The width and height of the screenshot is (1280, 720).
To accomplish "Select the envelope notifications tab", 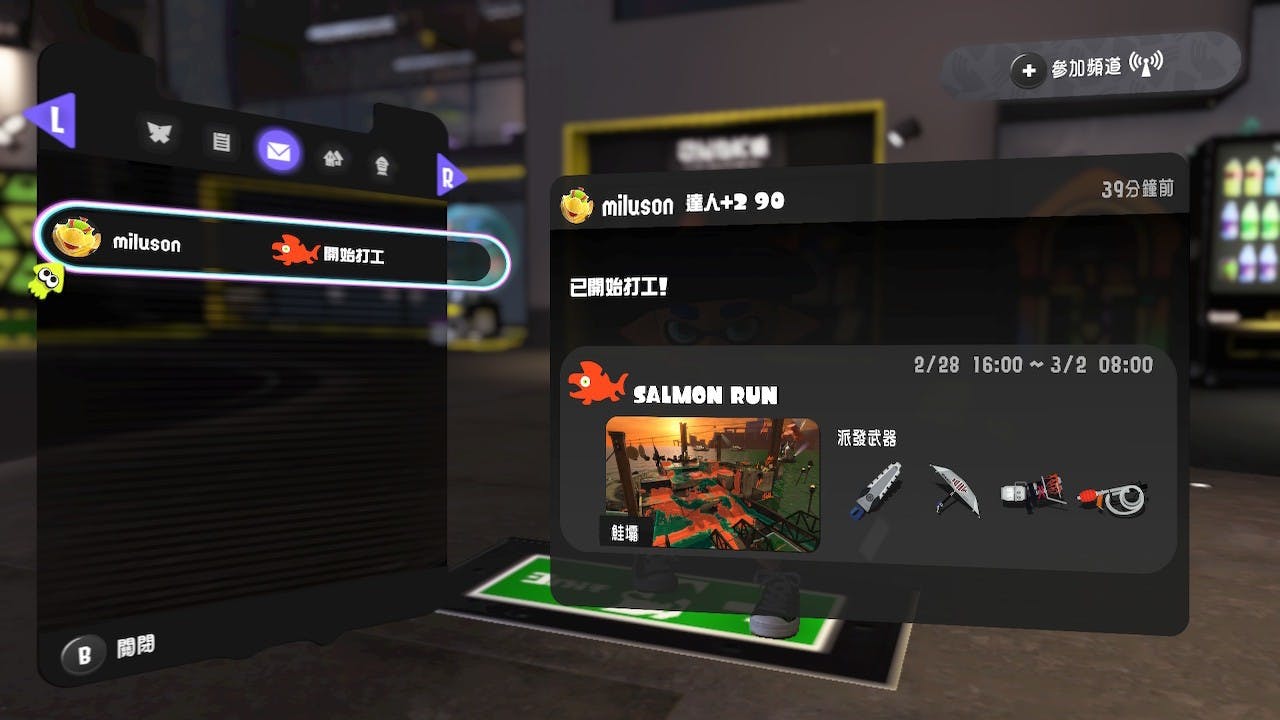I will pyautogui.click(x=278, y=152).
